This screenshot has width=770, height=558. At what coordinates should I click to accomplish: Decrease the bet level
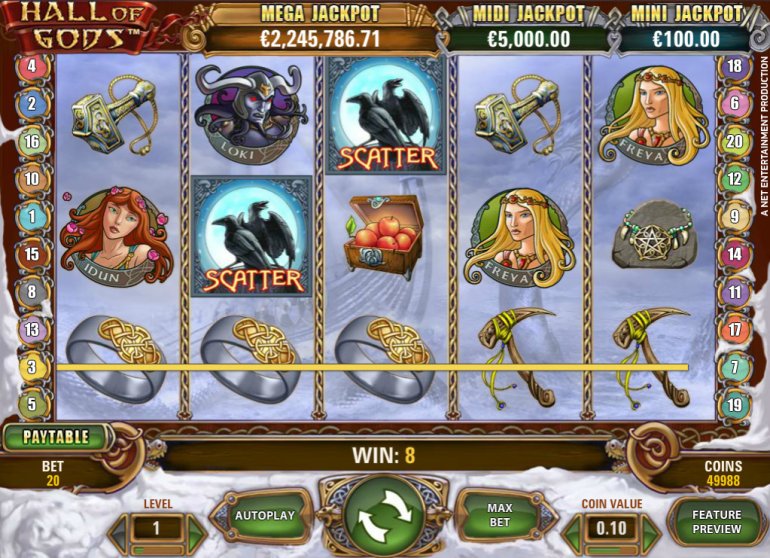pyautogui.click(x=118, y=529)
